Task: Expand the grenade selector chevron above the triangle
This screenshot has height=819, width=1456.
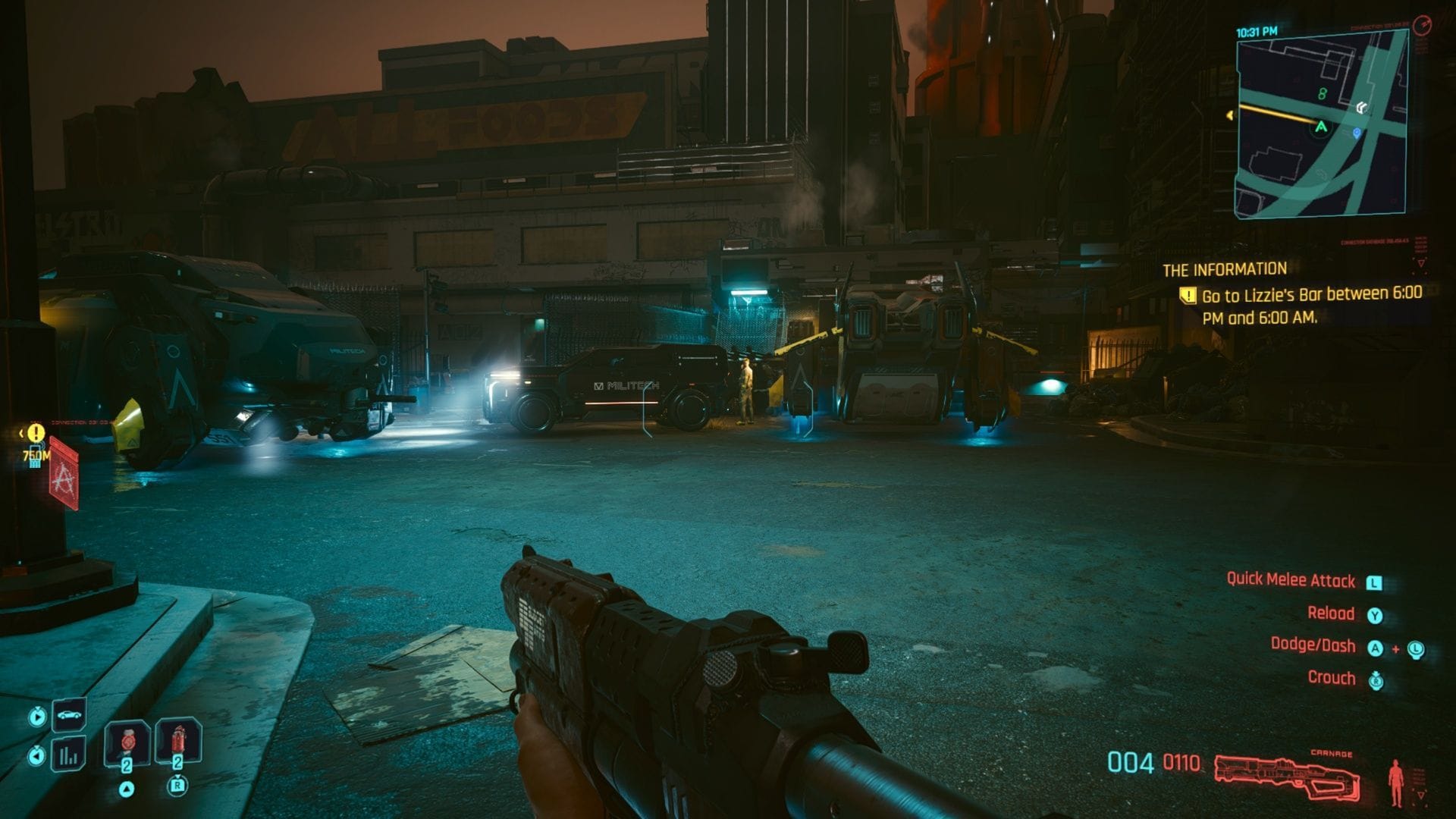Action: click(127, 789)
